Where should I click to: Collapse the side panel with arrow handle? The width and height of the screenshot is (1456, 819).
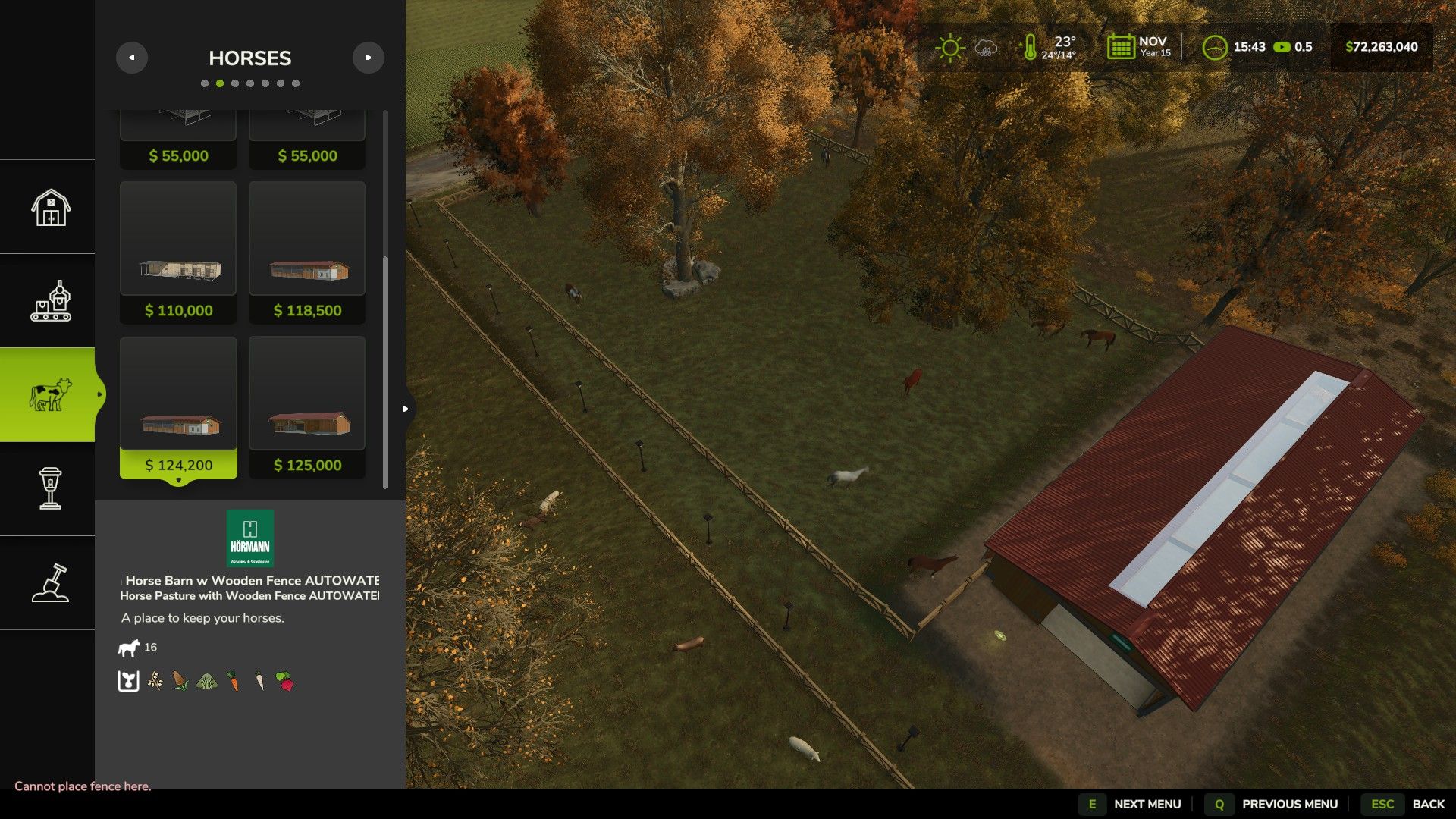406,409
